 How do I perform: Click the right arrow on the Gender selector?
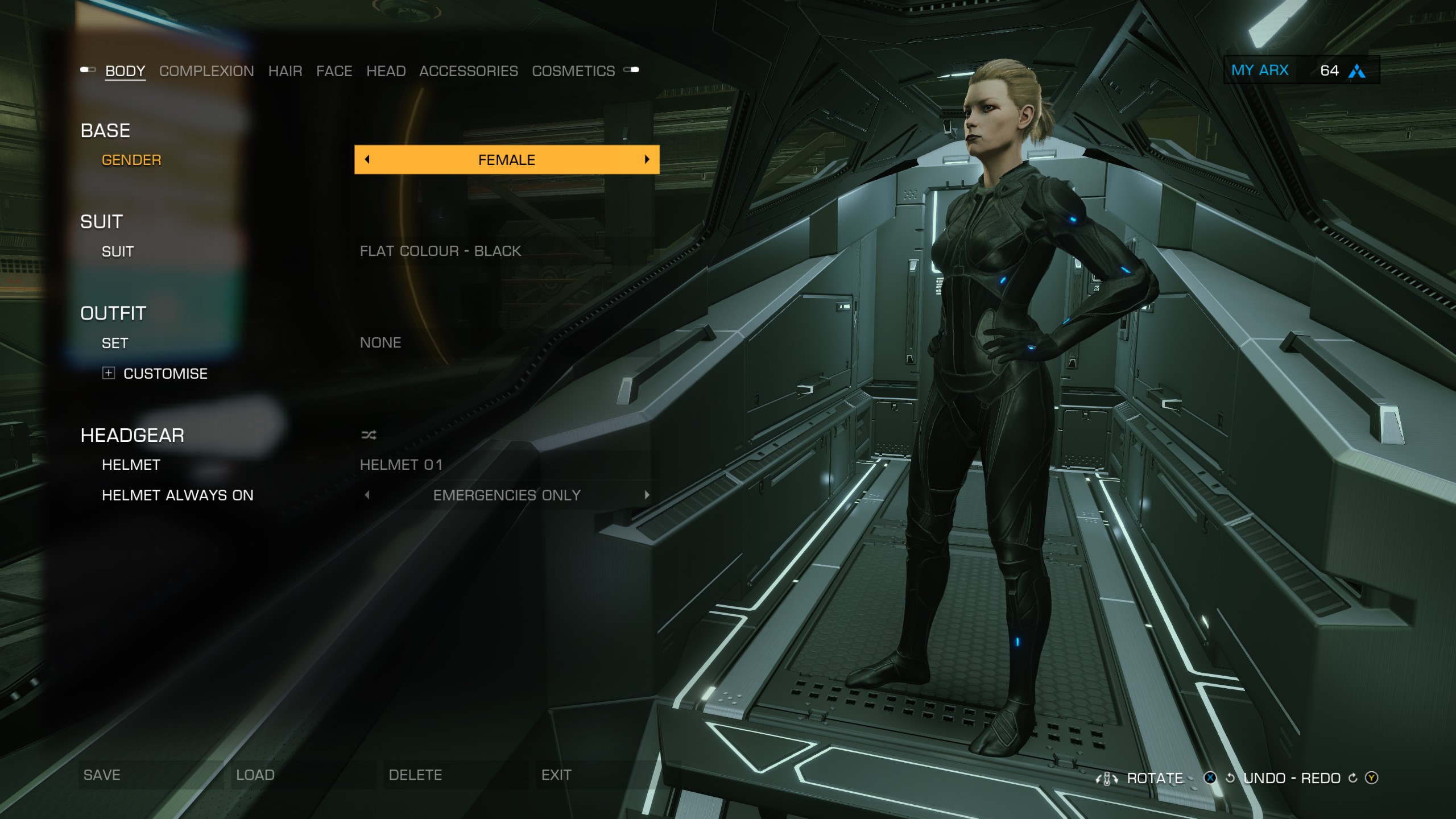[x=647, y=160]
